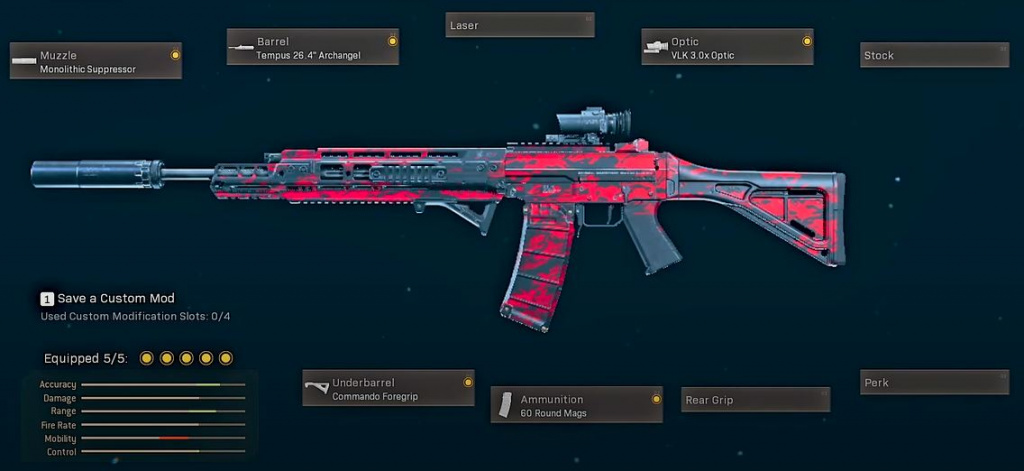Choose the empty Laser slot
1024x471 pixels.
pyautogui.click(x=520, y=25)
